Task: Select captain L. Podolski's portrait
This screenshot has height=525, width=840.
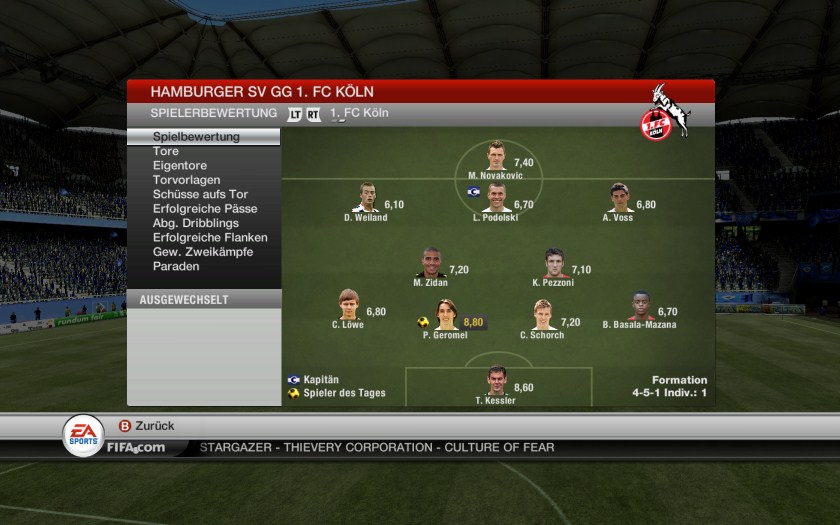Action: [497, 199]
